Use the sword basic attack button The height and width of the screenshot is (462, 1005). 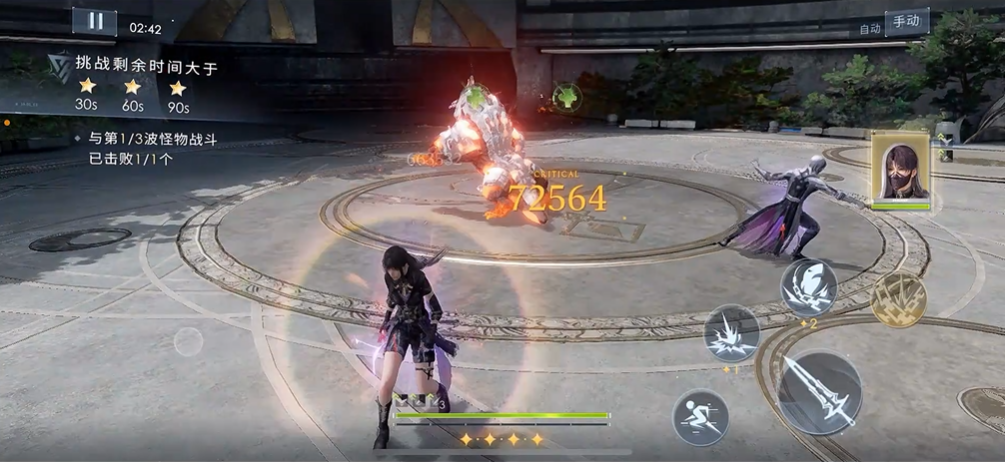(819, 393)
